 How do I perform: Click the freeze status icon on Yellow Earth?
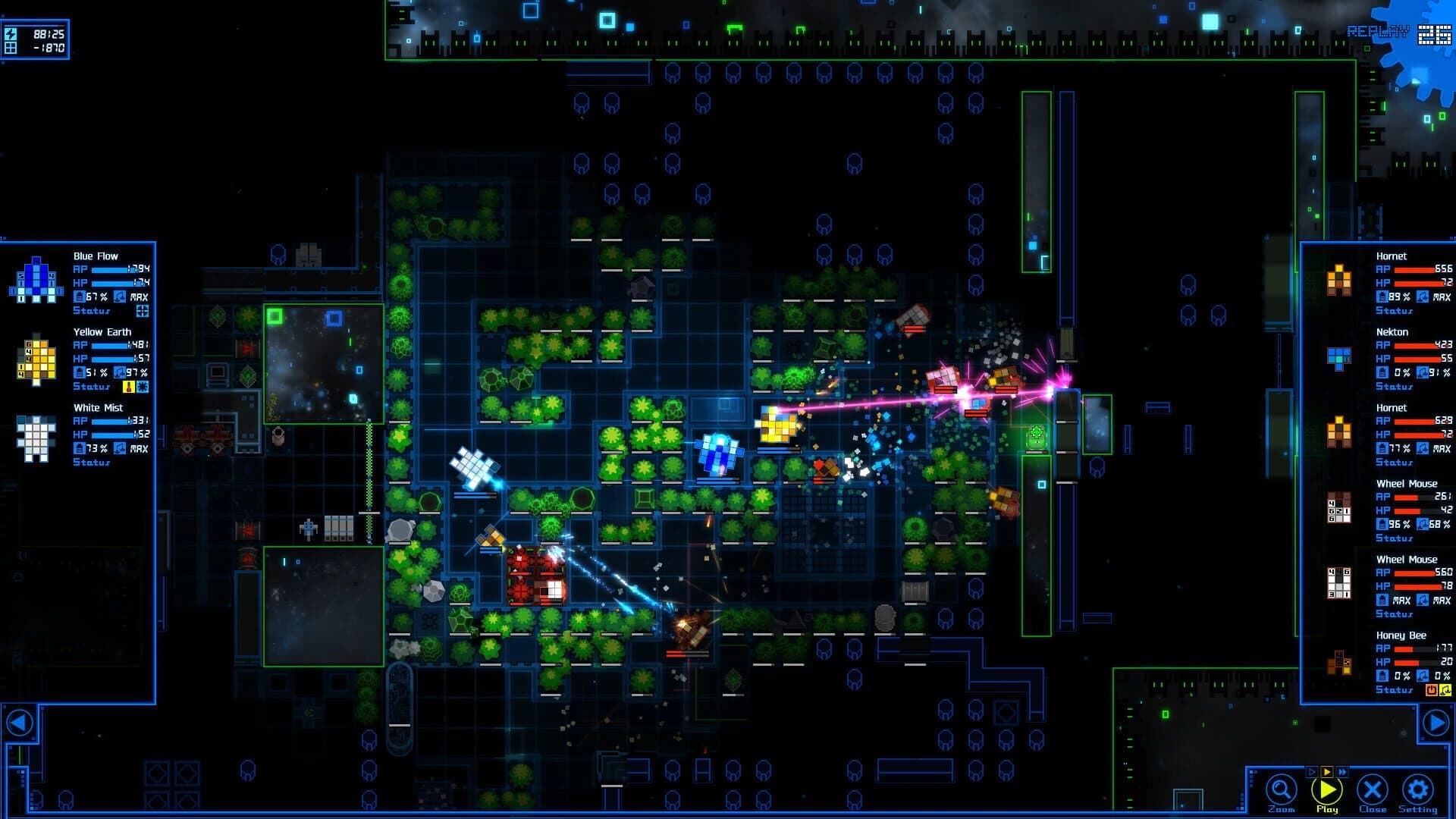click(143, 387)
